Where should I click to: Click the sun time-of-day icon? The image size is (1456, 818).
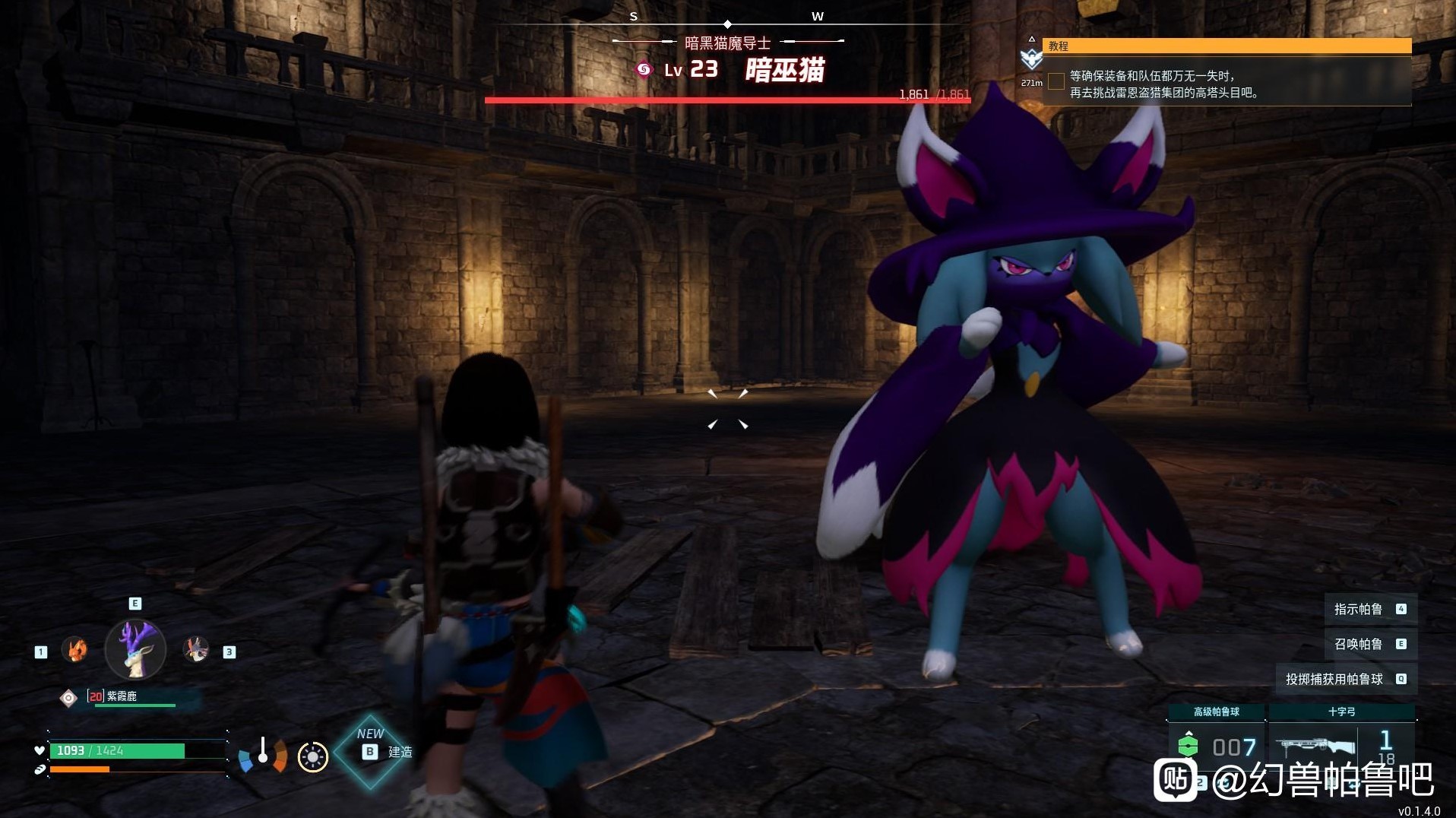point(312,756)
